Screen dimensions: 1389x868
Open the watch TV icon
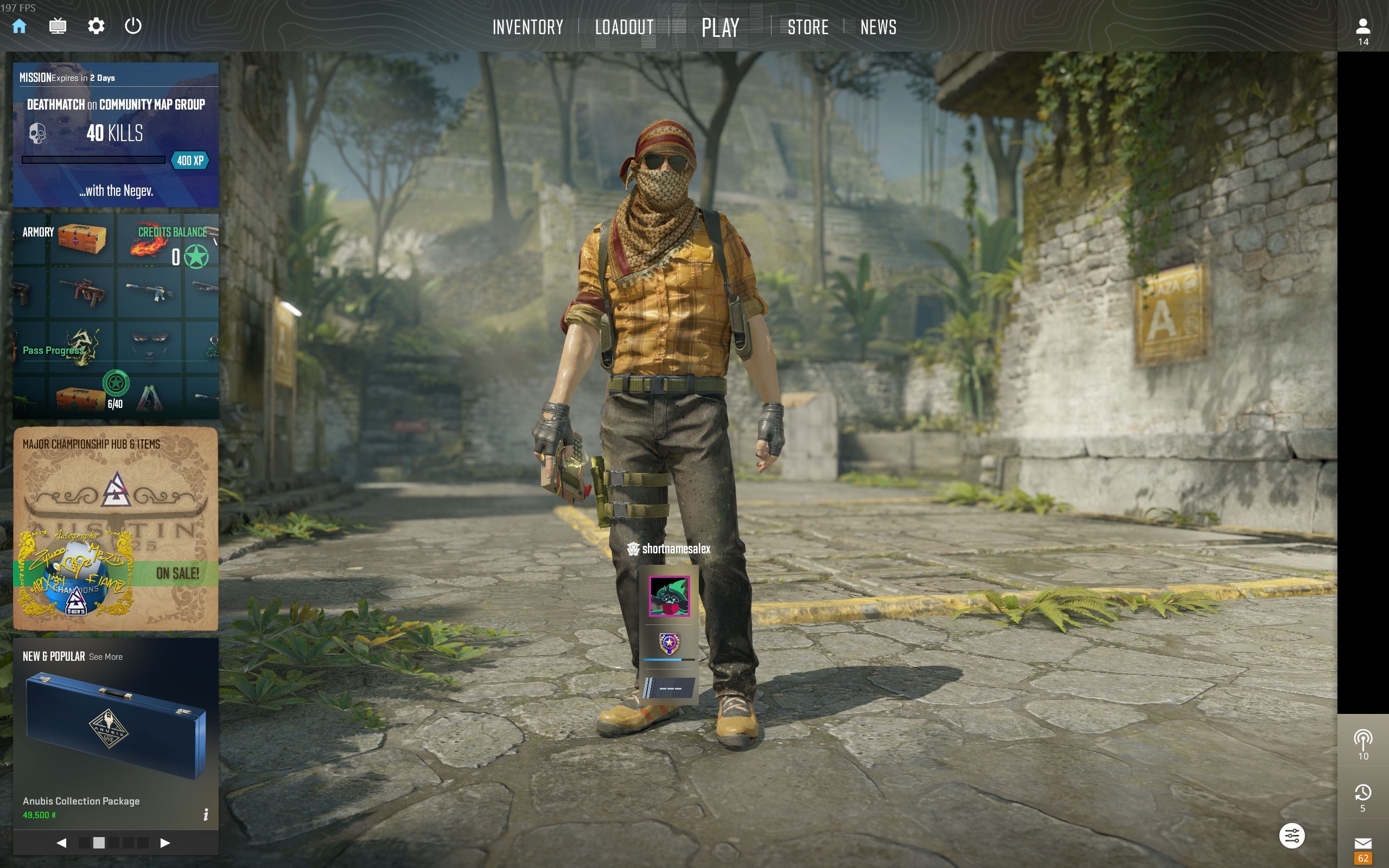[x=58, y=26]
